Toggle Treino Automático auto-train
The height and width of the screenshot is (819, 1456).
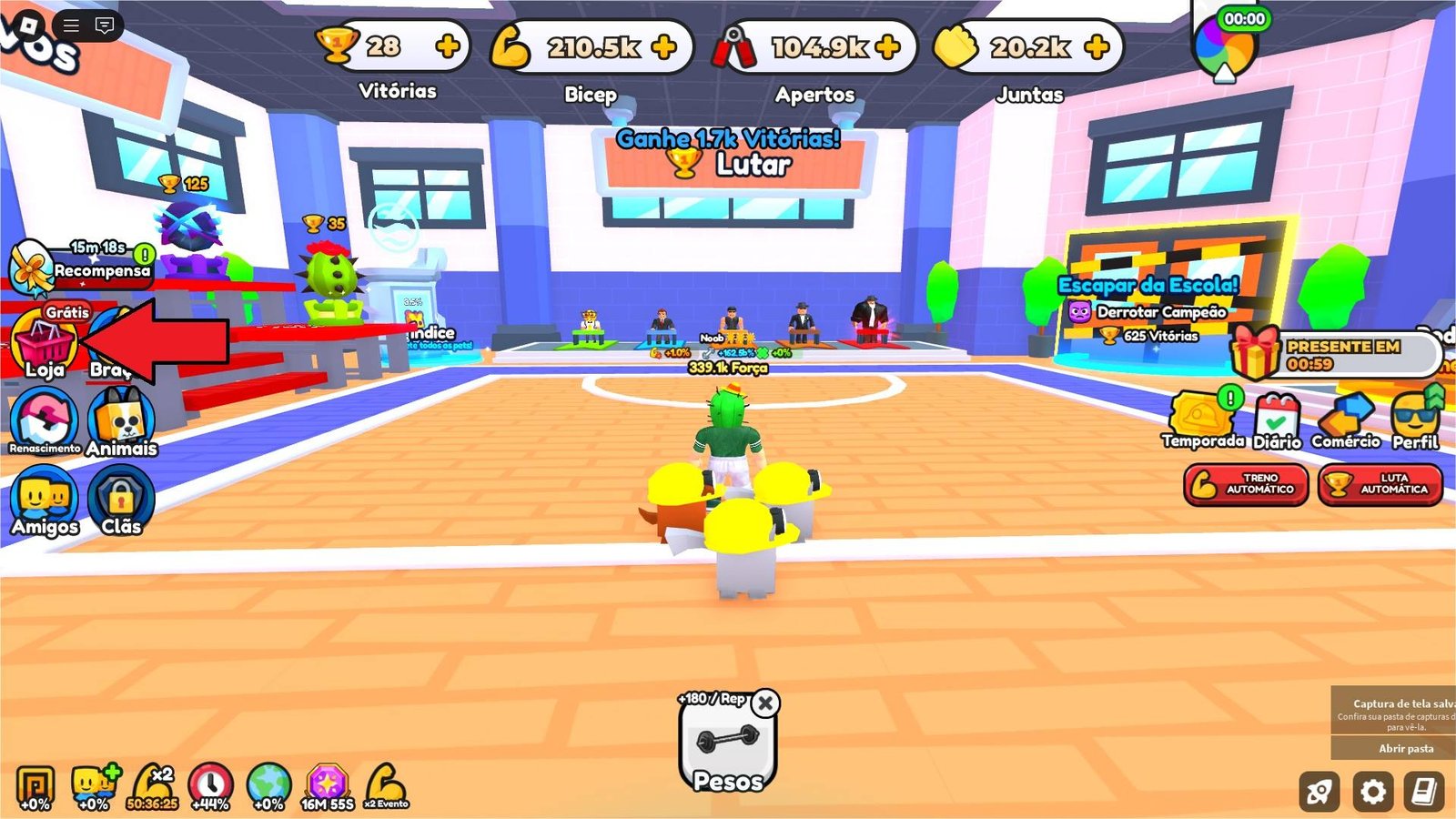pyautogui.click(x=1246, y=484)
